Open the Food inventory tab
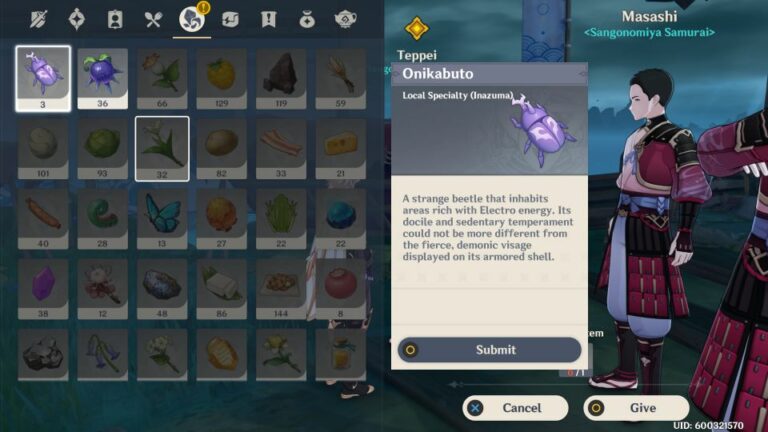768x432 pixels. point(152,19)
